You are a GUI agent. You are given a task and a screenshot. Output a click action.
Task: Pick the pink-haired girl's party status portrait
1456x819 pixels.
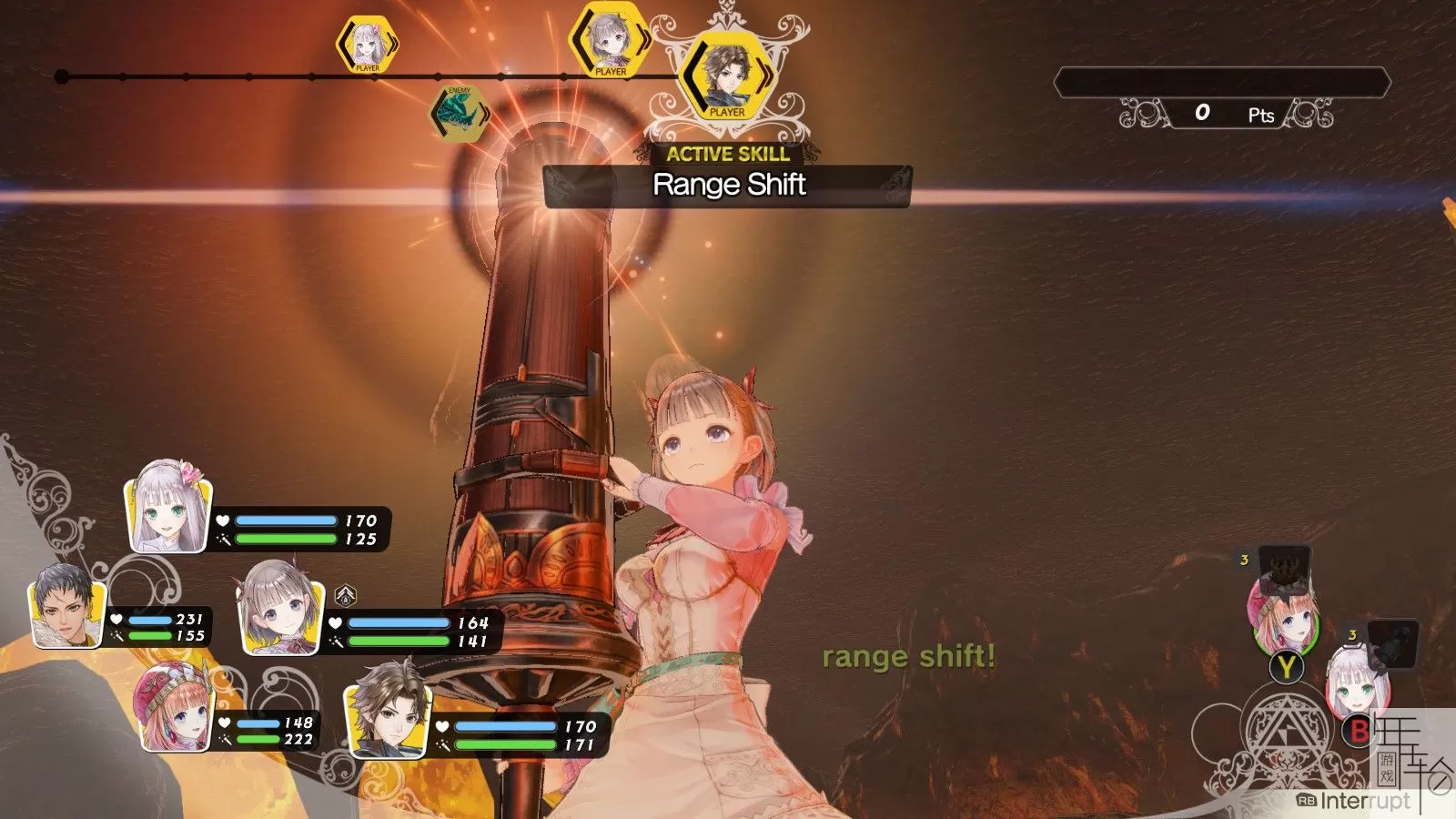(175, 708)
